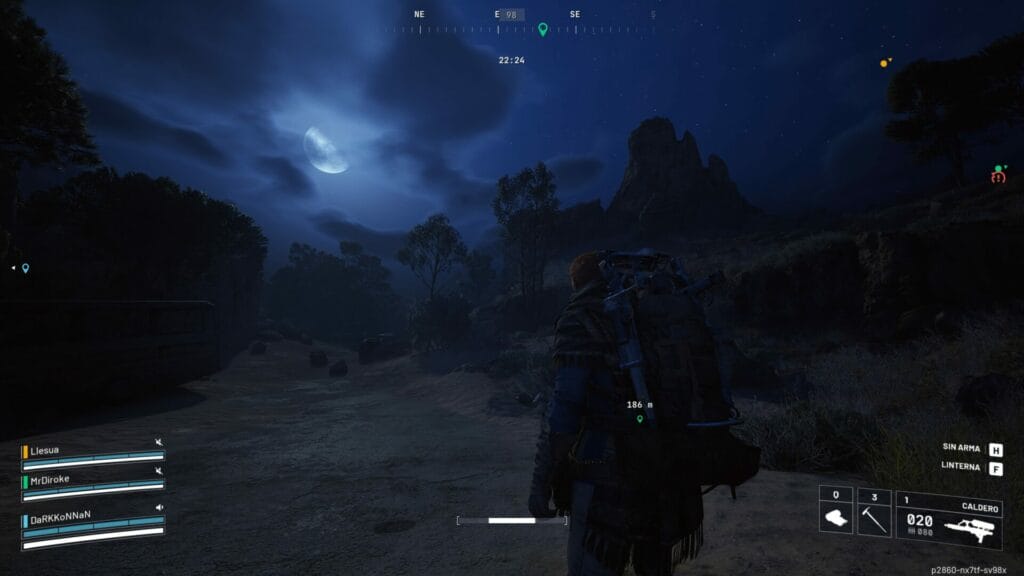The width and height of the screenshot is (1024, 576).
Task: Select the Caldero weapon slot
Action: point(949,518)
